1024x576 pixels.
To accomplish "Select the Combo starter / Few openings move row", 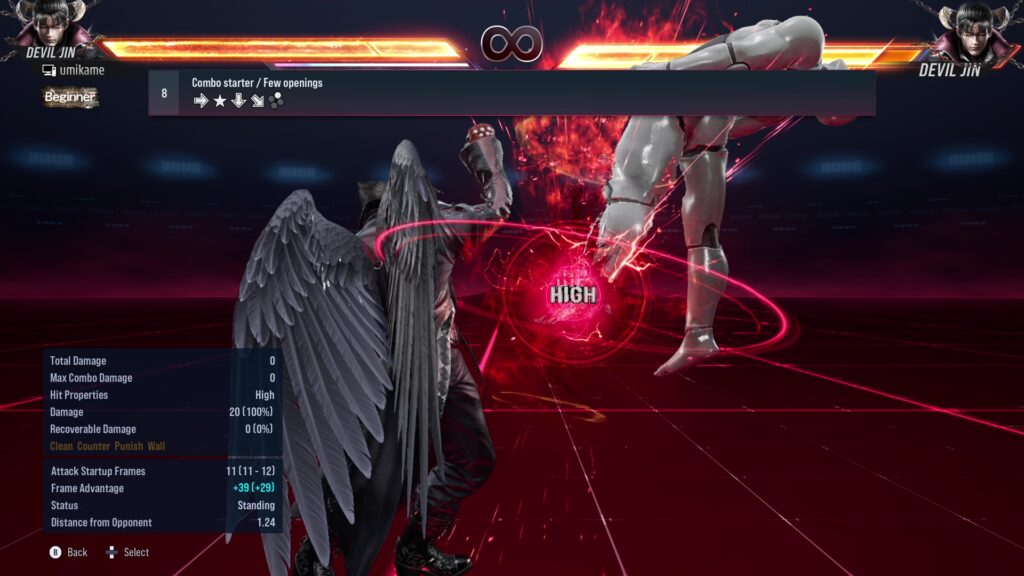I will coord(511,92).
